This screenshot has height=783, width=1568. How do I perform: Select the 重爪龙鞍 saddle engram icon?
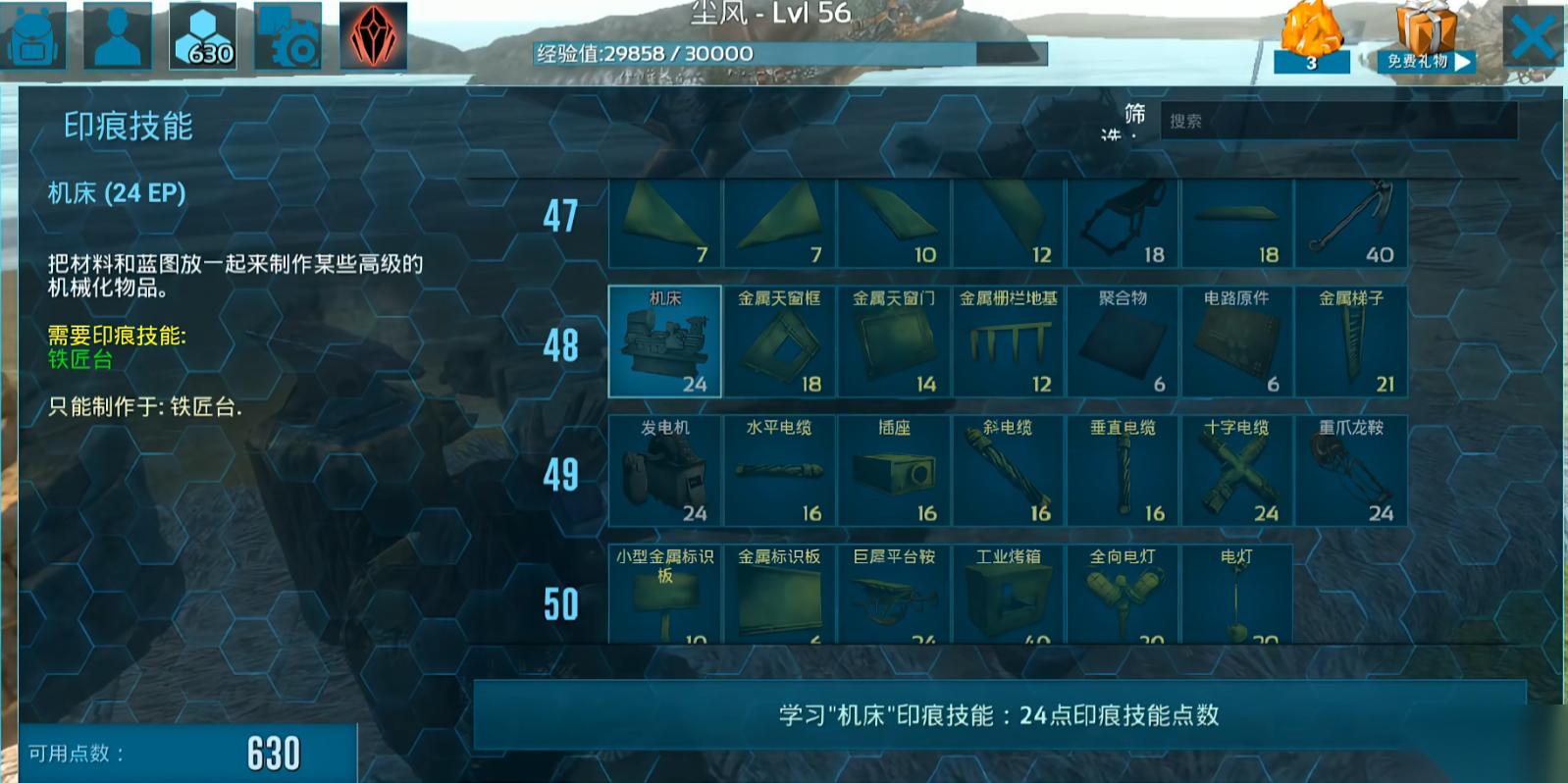pos(1351,469)
